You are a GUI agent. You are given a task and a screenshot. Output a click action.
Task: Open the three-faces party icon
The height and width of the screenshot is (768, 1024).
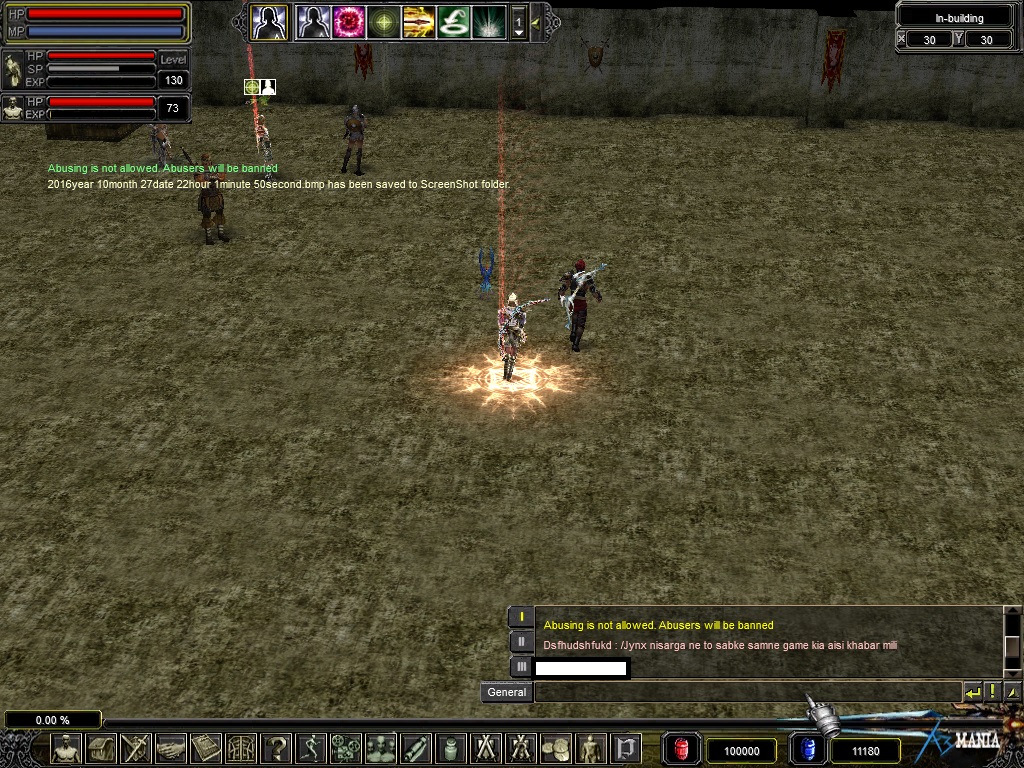381,748
